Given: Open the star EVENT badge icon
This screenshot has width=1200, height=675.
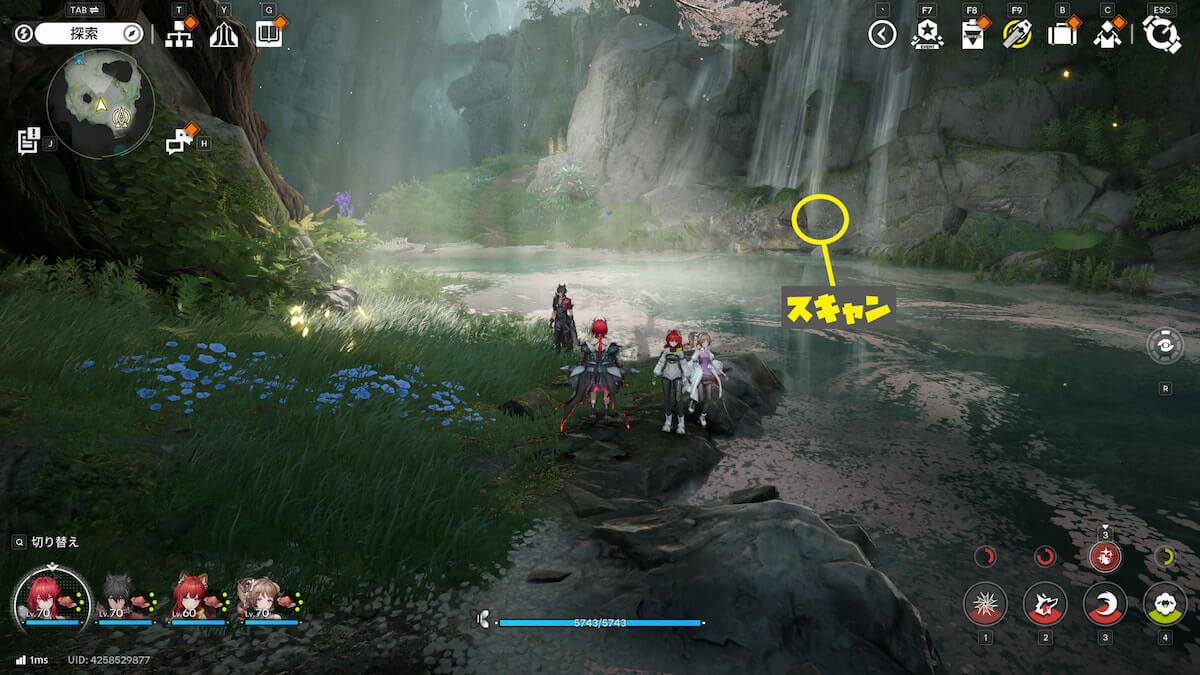Looking at the screenshot, I should pyautogui.click(x=927, y=35).
